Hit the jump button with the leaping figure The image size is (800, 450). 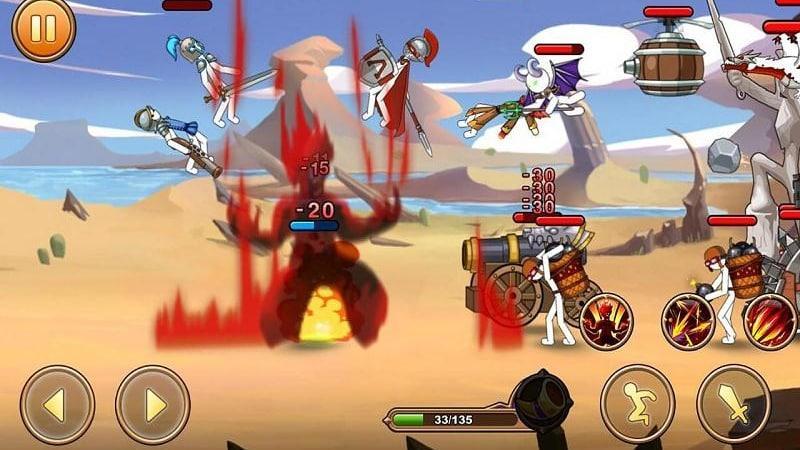pos(637,403)
